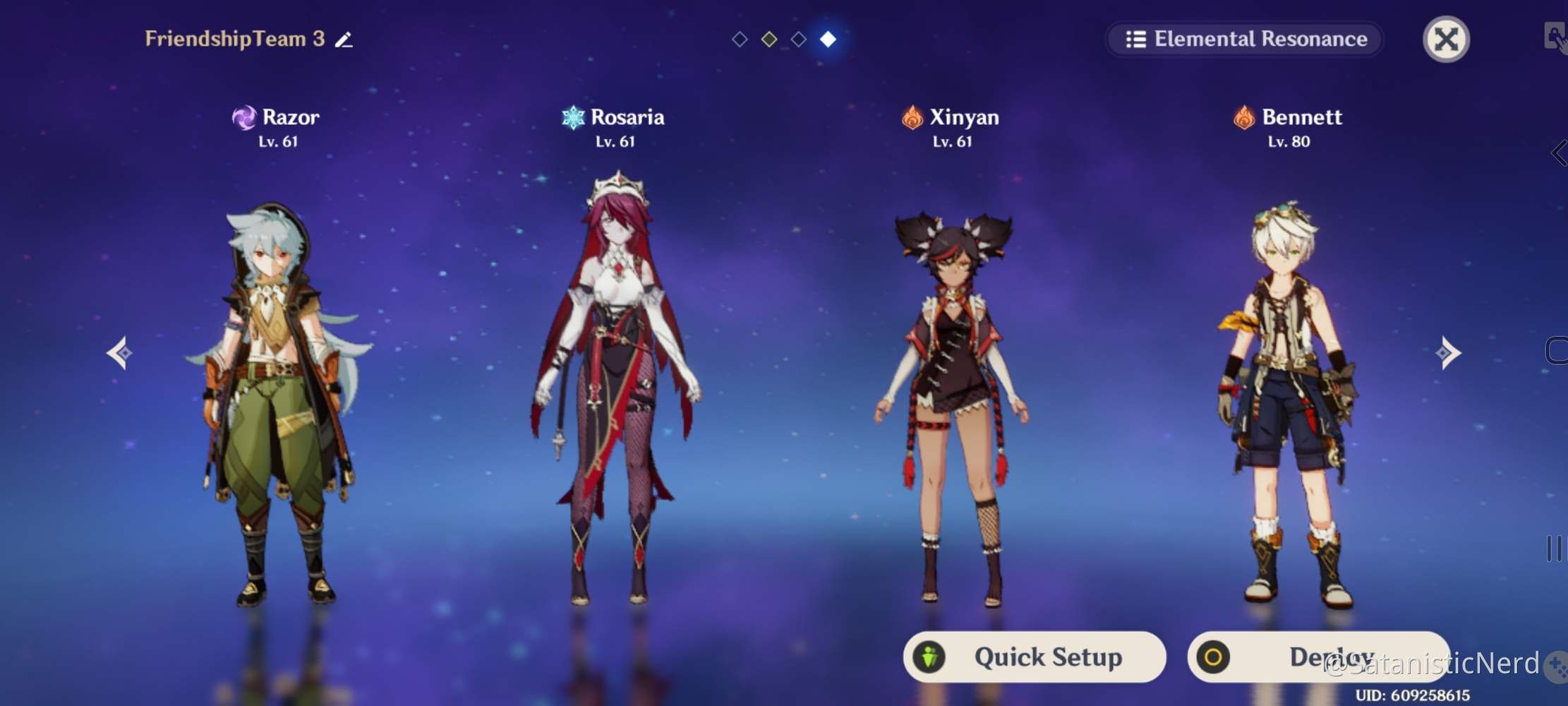Switch to the highlighted fourth team page
The height and width of the screenshot is (706, 1568).
(828, 39)
